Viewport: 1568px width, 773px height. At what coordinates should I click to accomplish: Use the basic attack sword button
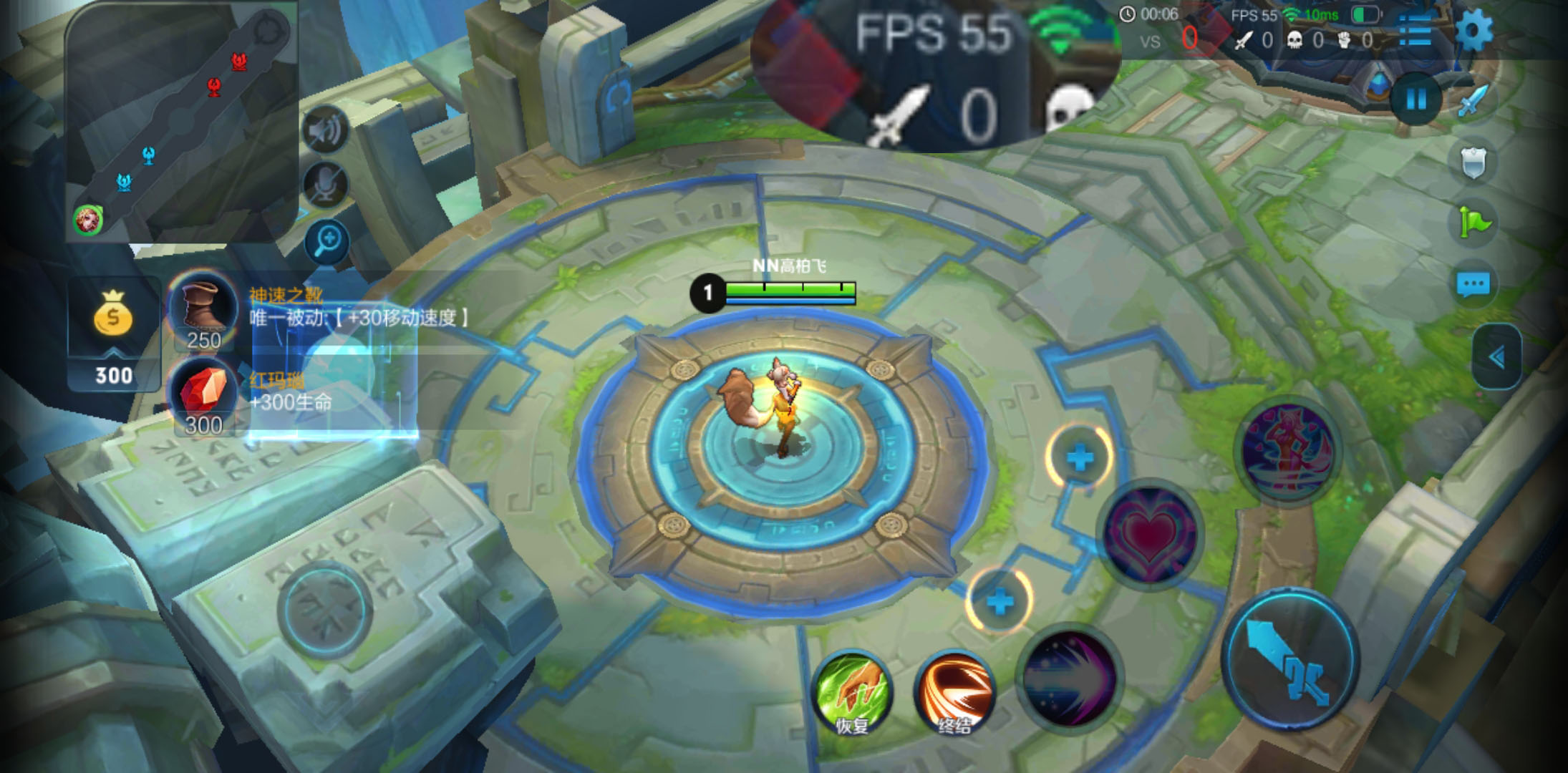tap(1289, 660)
